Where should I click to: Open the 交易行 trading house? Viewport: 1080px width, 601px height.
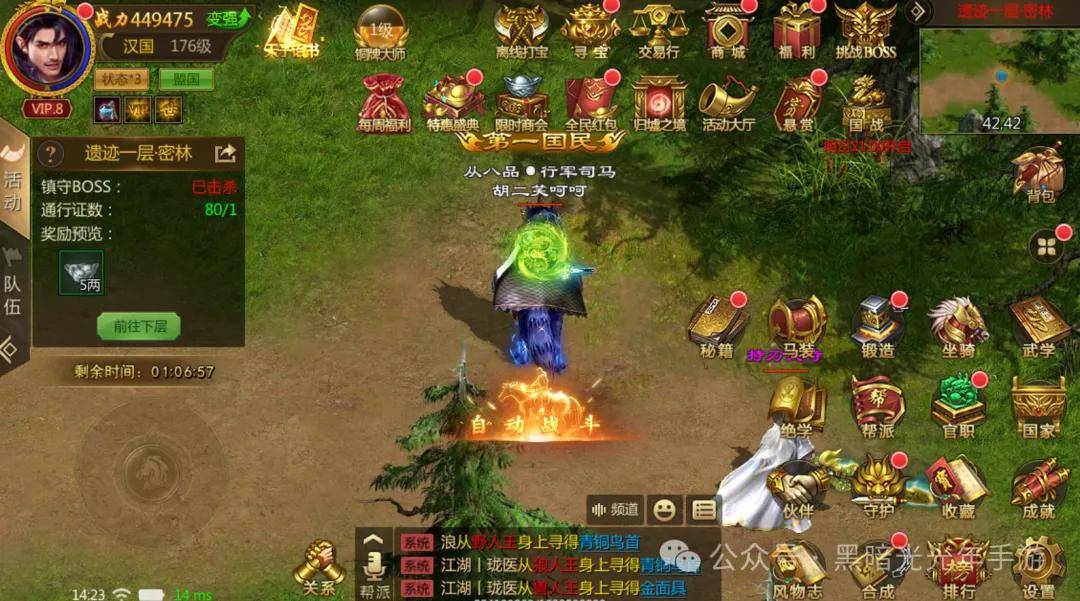click(x=657, y=28)
